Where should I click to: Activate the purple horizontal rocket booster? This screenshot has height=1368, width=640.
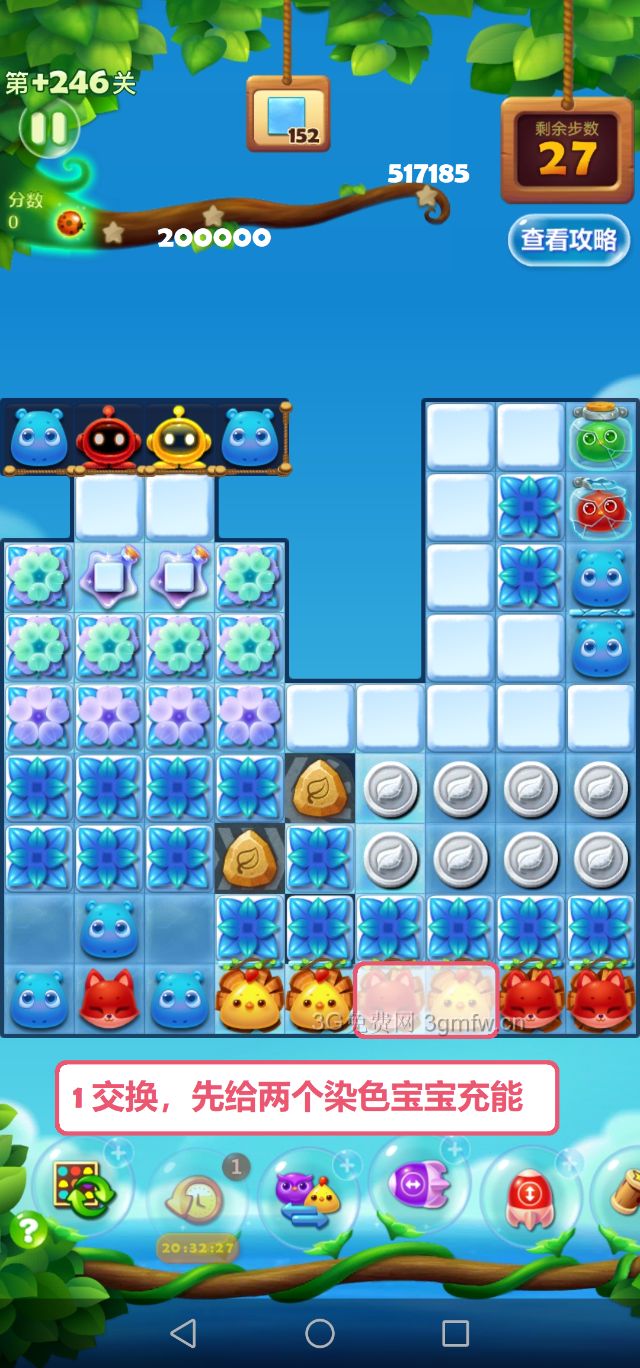[x=420, y=1185]
